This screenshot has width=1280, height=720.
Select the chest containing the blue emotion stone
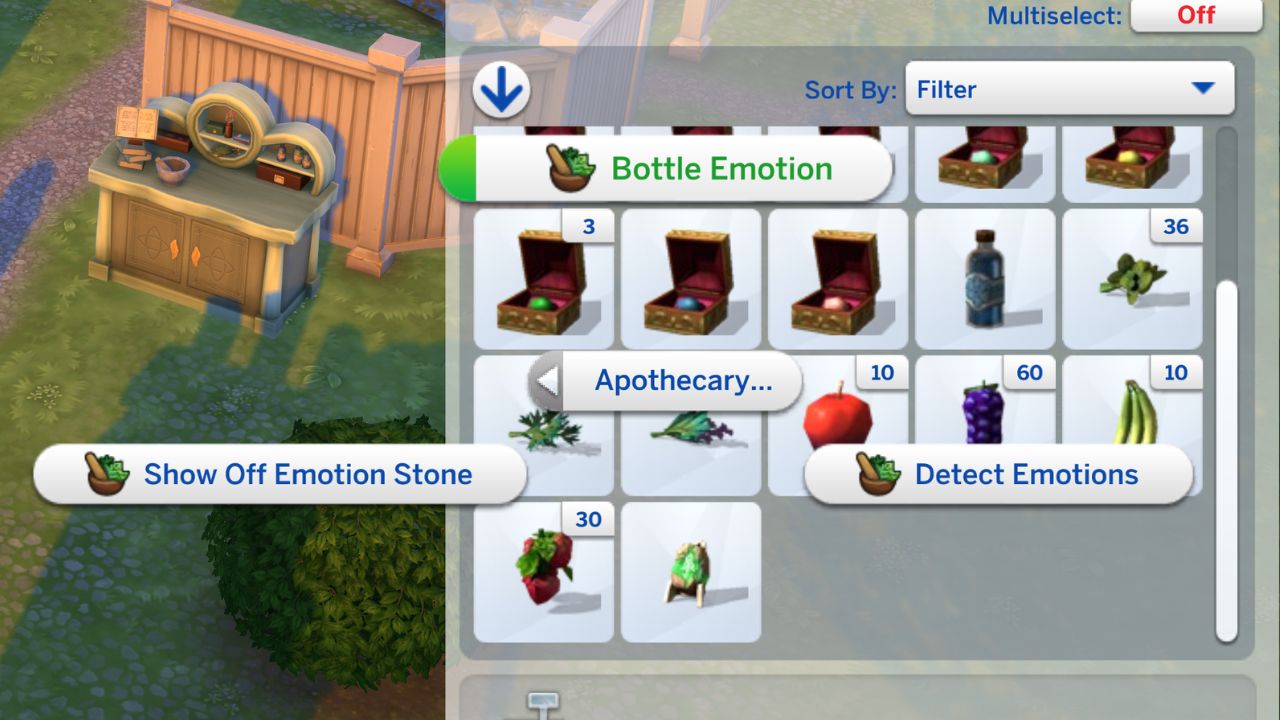[x=690, y=278]
